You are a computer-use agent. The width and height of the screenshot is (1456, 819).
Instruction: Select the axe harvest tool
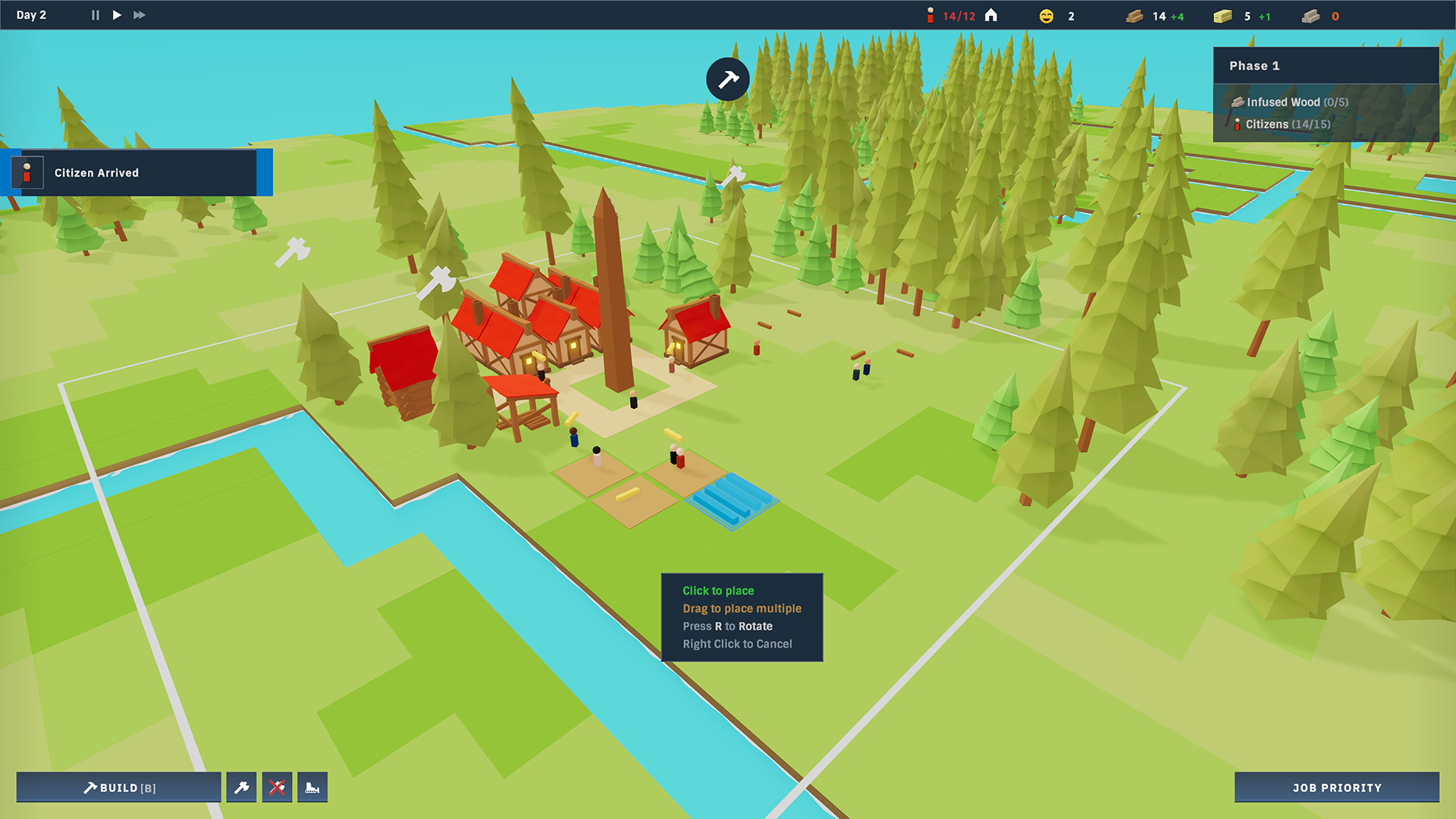click(241, 787)
